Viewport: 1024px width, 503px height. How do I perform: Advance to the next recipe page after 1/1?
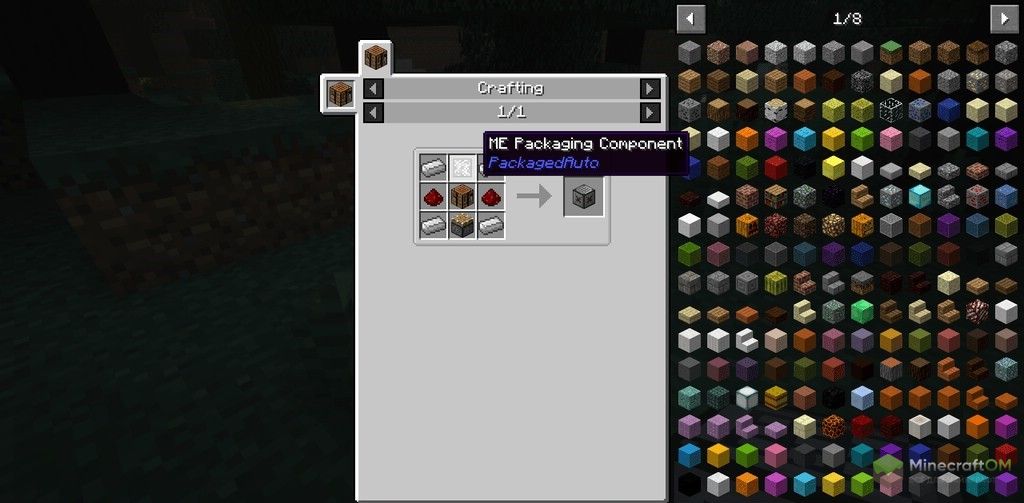click(x=650, y=112)
